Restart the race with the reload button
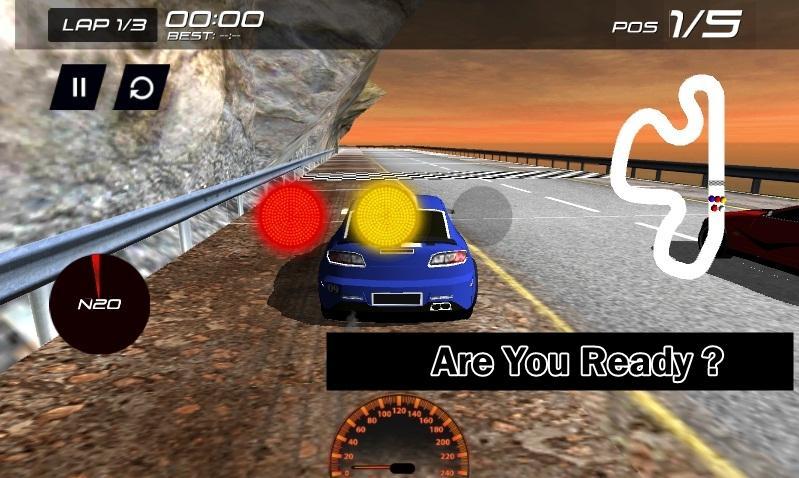This screenshot has width=799, height=478. pyautogui.click(x=141, y=88)
